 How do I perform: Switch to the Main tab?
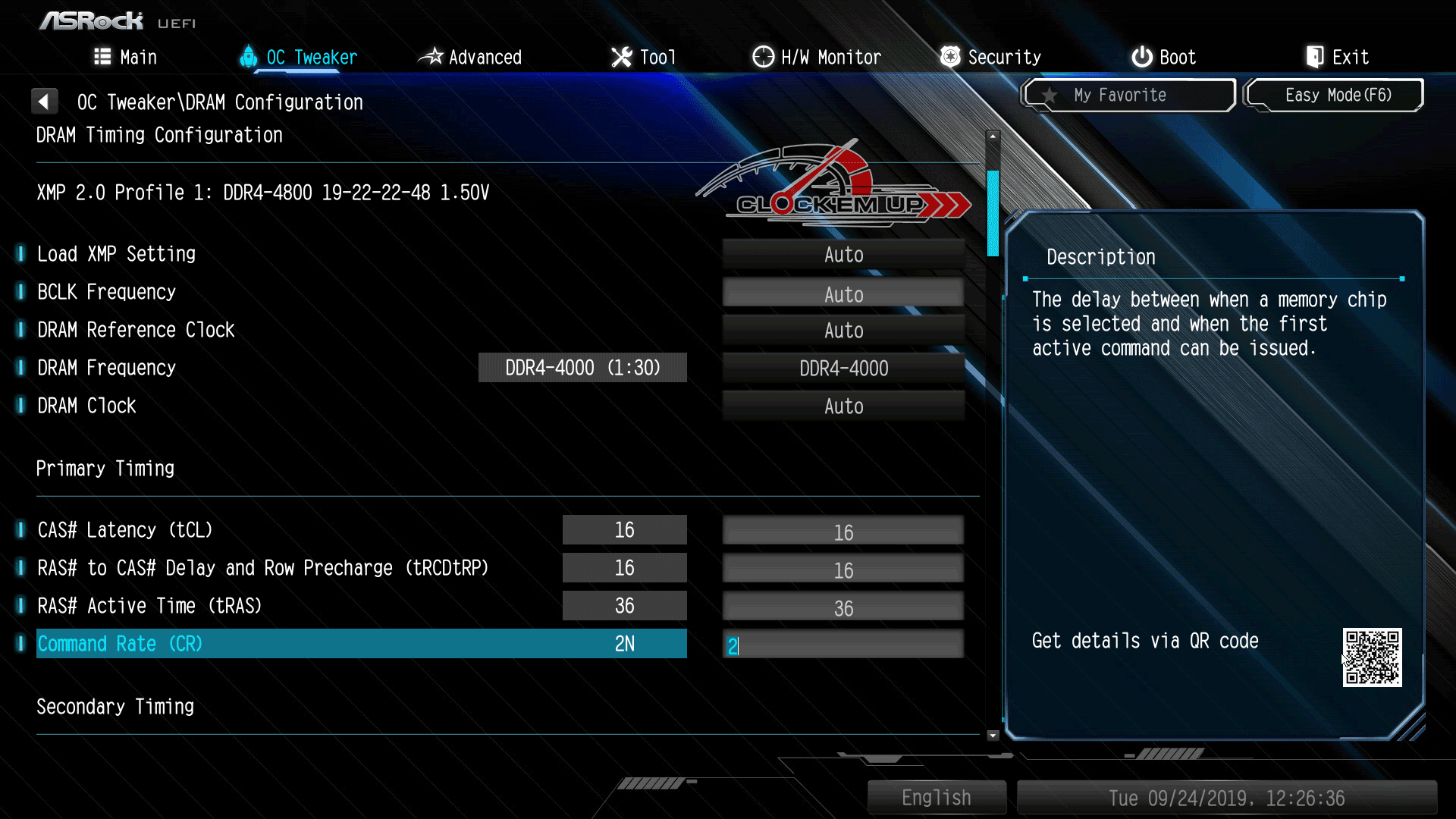[x=126, y=57]
